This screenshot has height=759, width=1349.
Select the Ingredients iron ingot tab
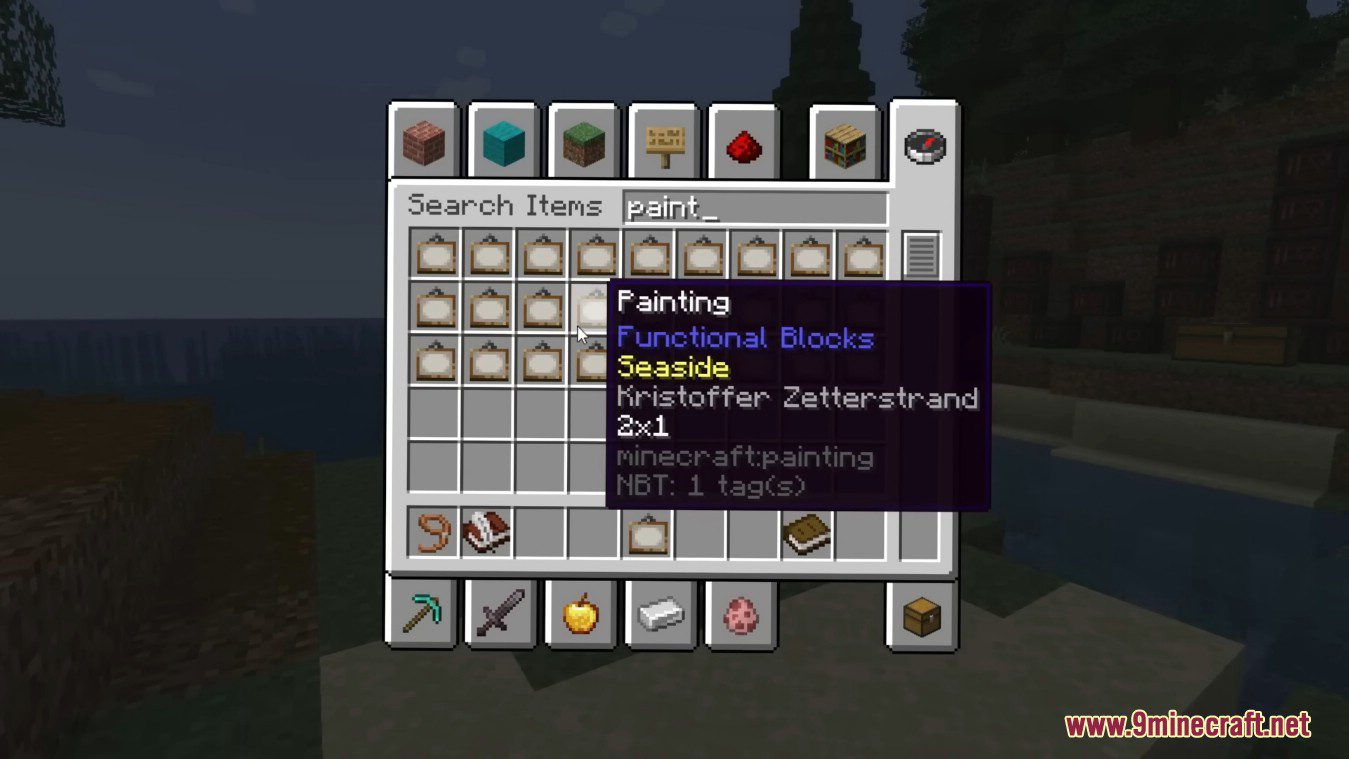pos(664,616)
